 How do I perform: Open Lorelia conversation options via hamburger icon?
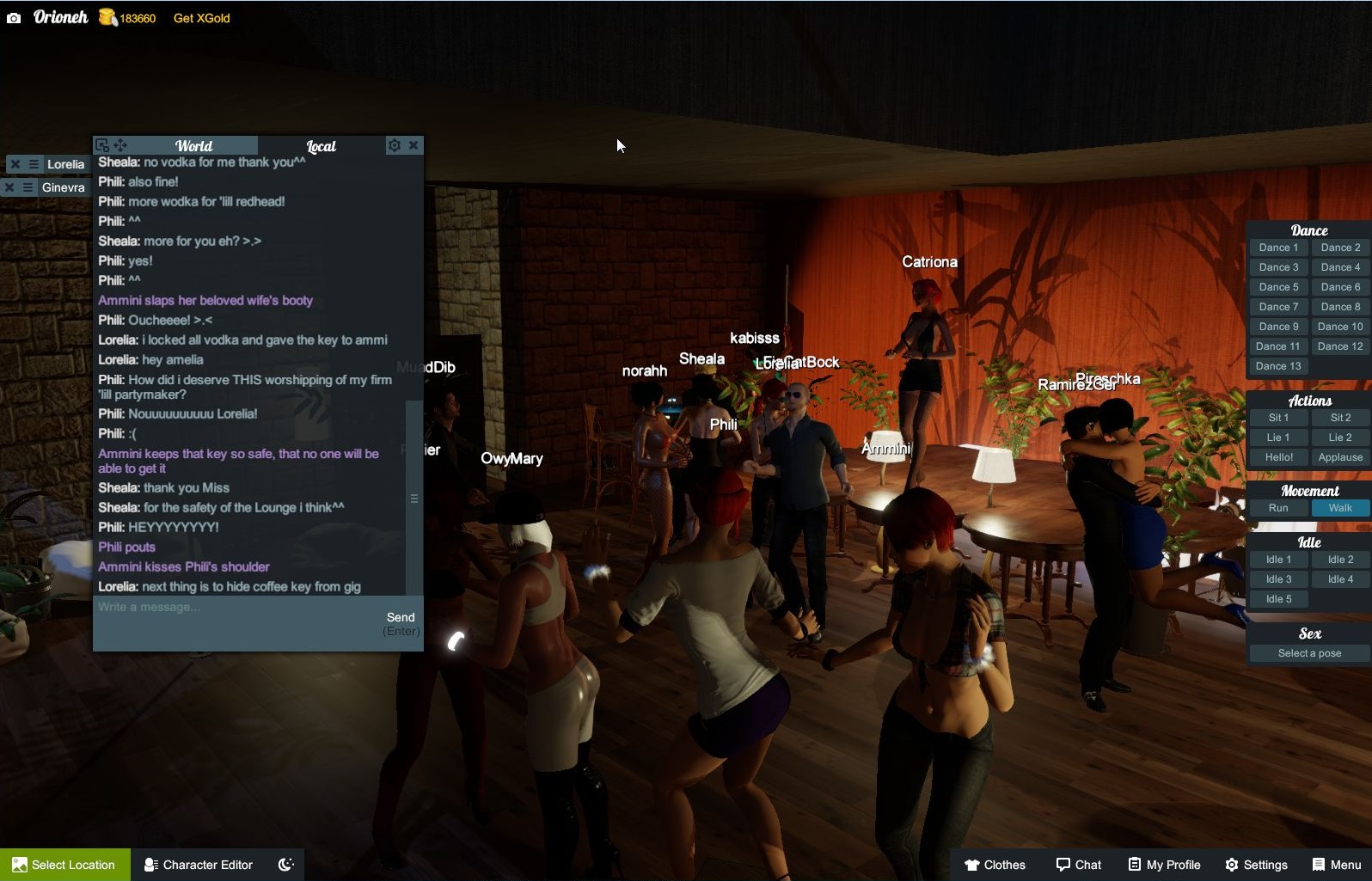(33, 163)
